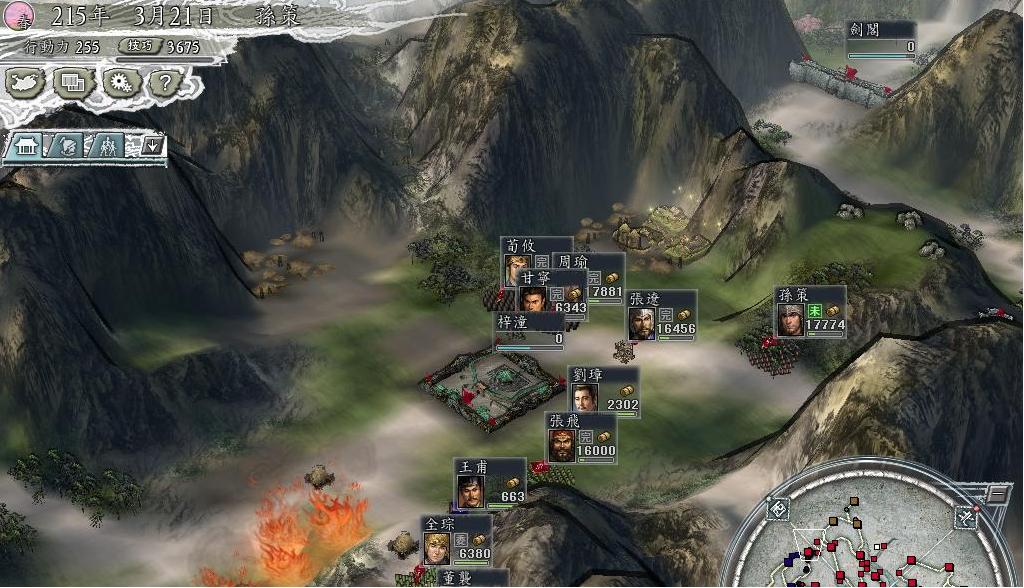Select 張遼's unit with 16456 troops

pos(661,316)
